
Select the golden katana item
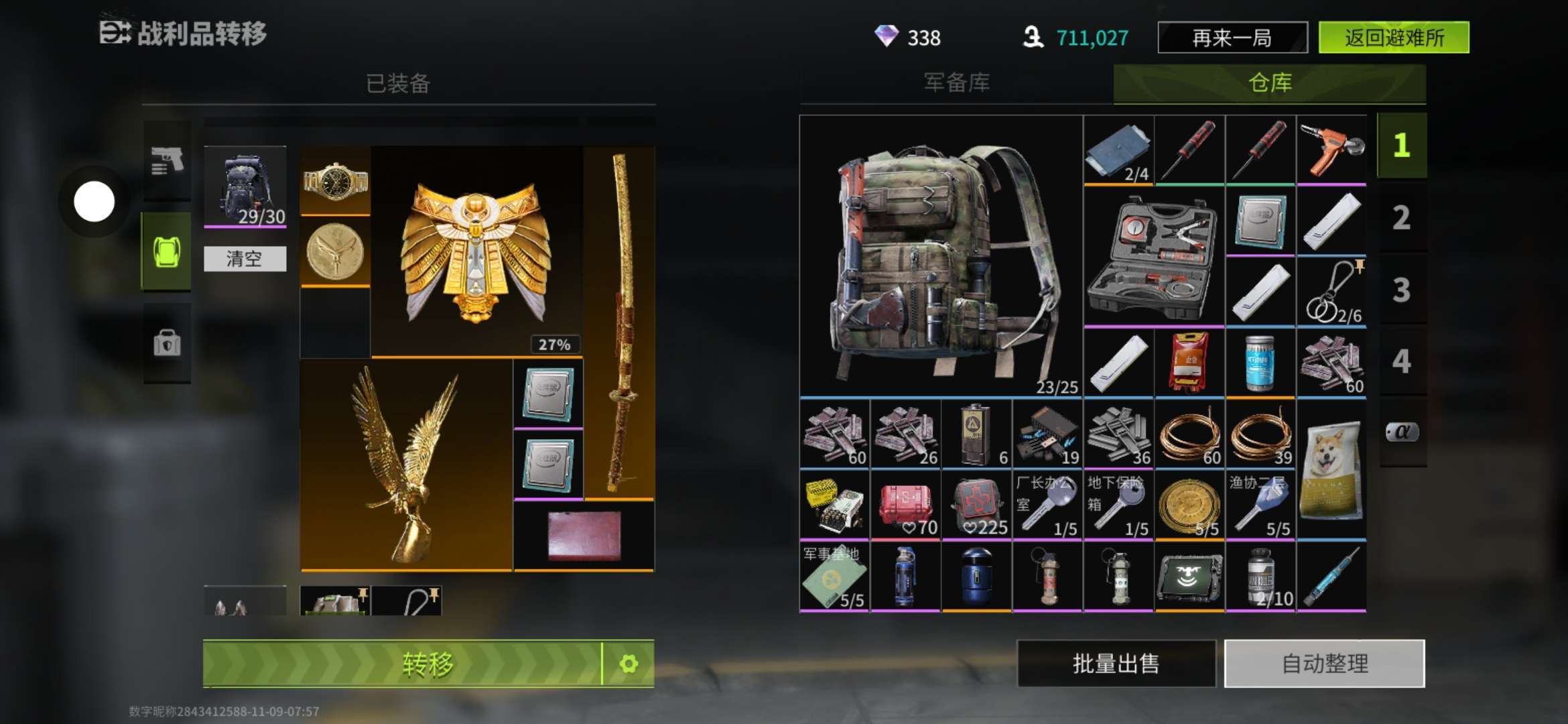coord(619,322)
